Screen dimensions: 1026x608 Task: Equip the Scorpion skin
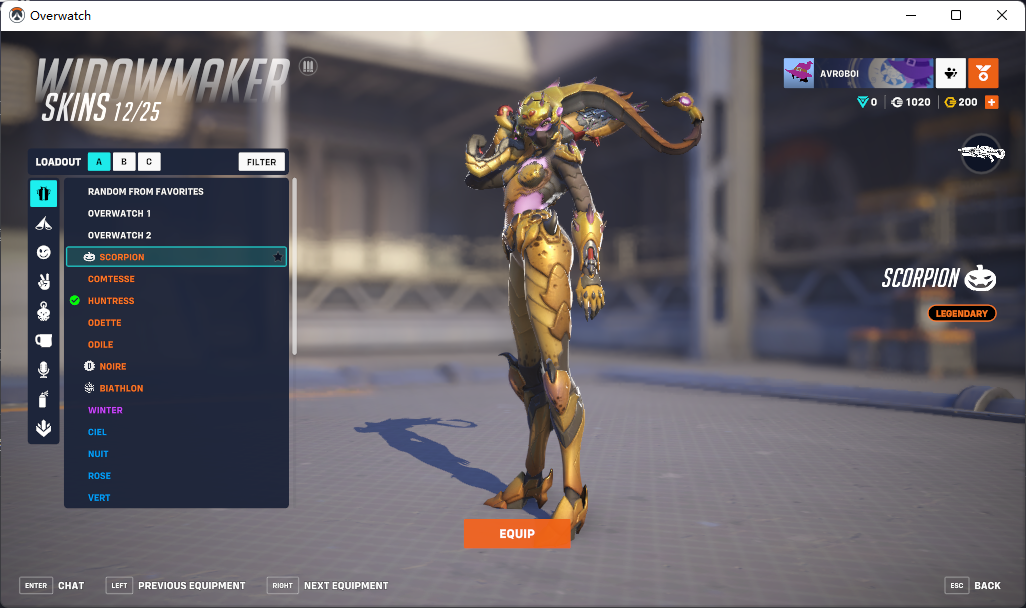click(516, 534)
